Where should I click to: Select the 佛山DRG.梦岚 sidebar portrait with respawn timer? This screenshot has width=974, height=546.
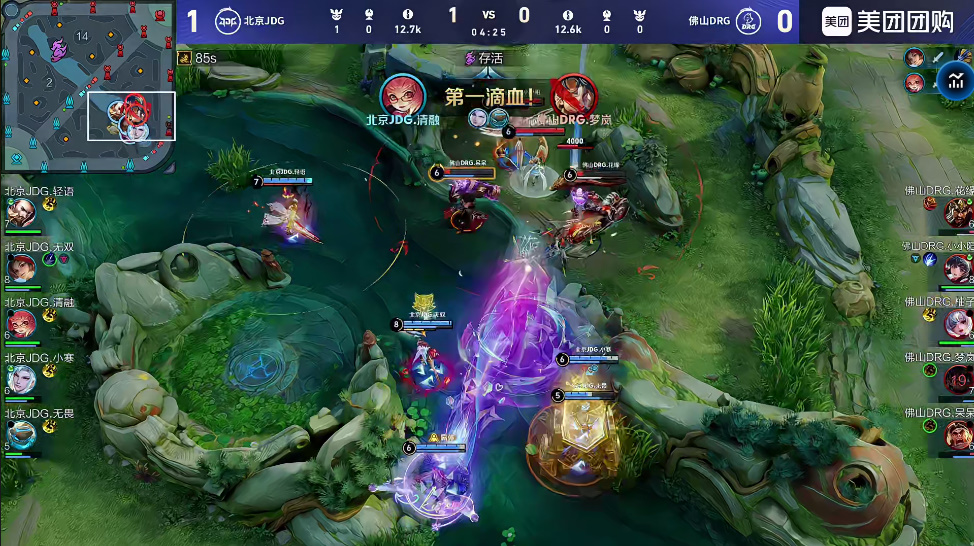[957, 379]
